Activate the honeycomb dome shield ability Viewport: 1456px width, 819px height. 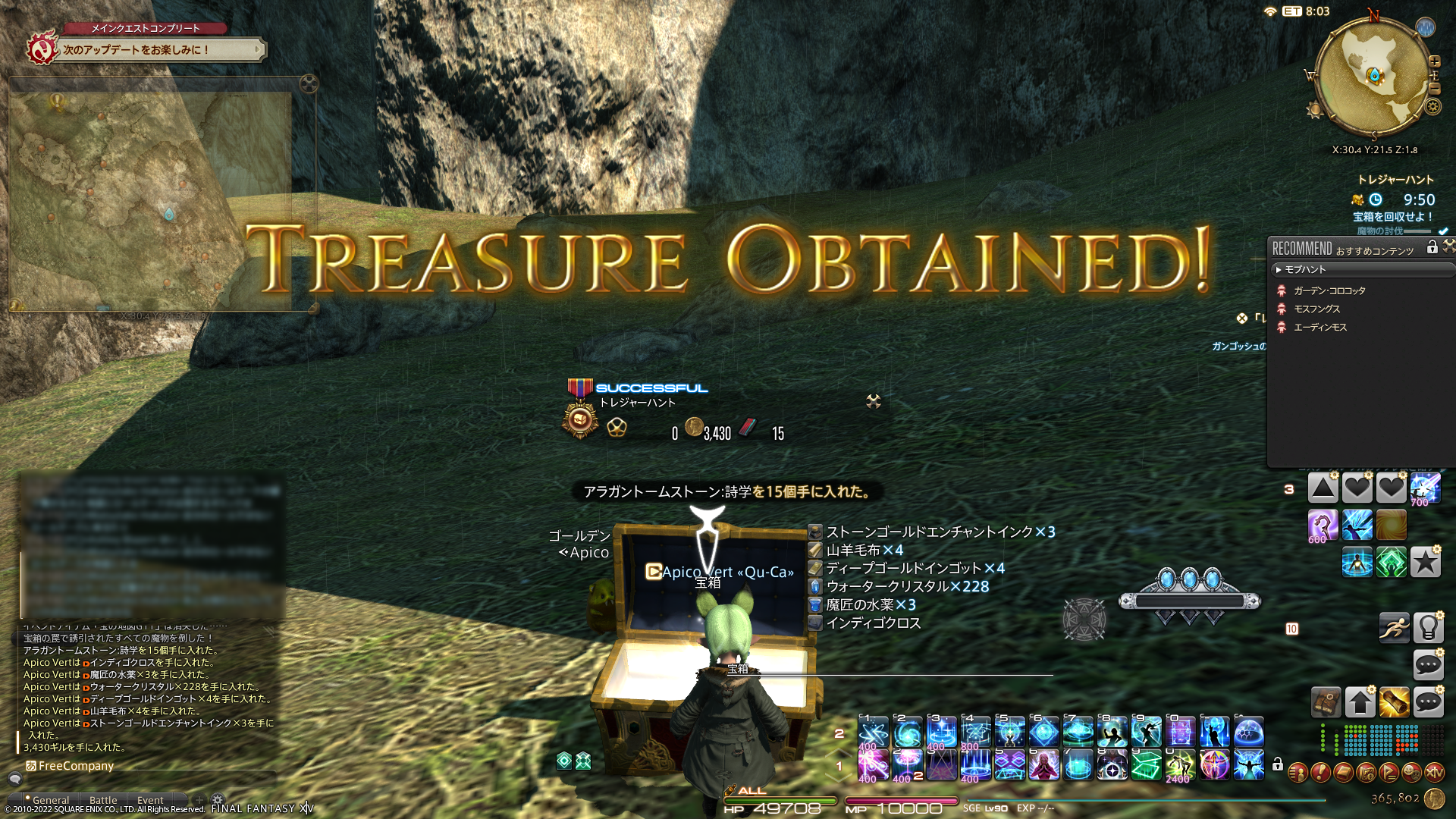coord(1248,733)
